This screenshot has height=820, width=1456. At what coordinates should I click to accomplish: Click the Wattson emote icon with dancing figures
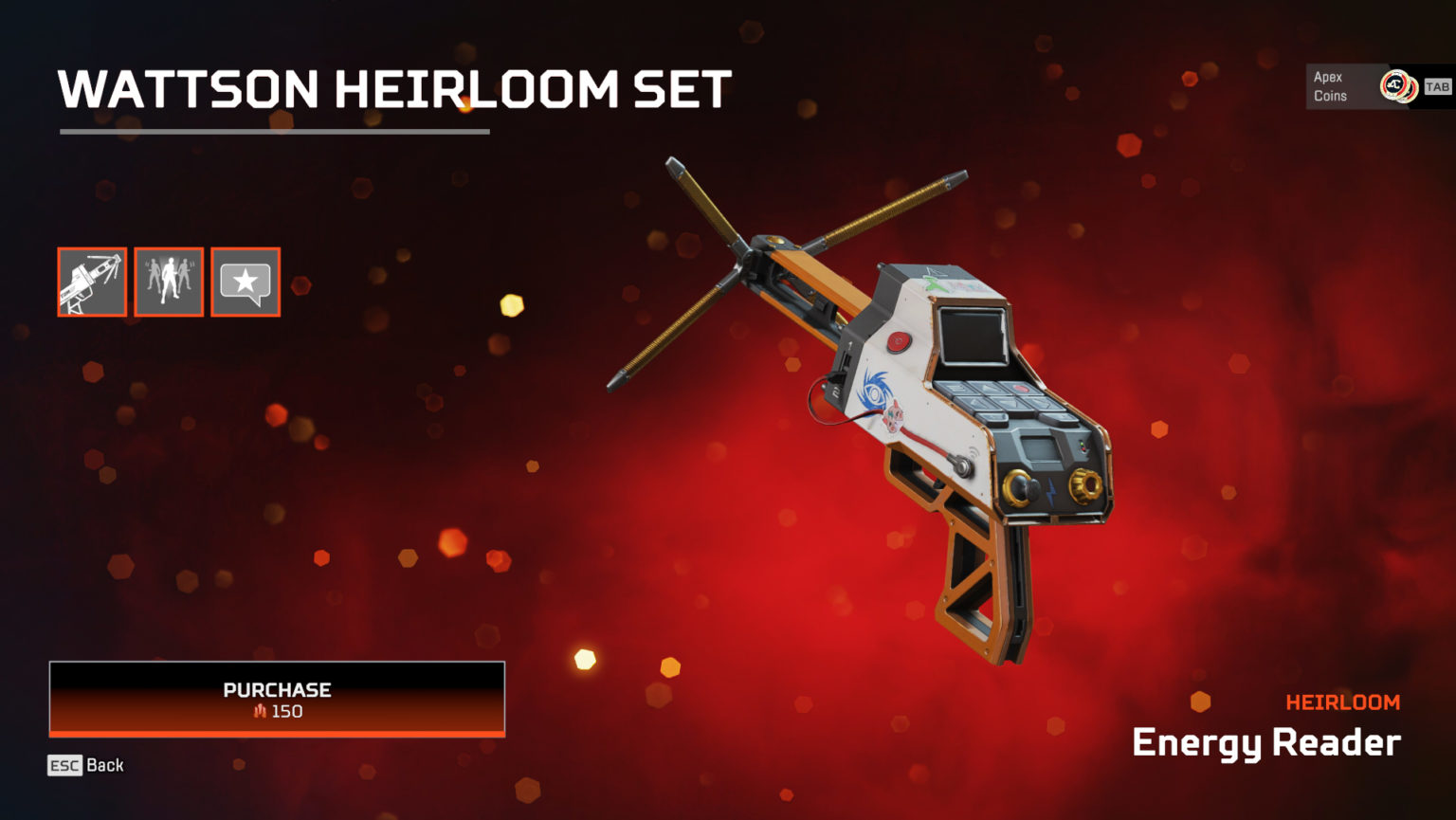point(169,281)
